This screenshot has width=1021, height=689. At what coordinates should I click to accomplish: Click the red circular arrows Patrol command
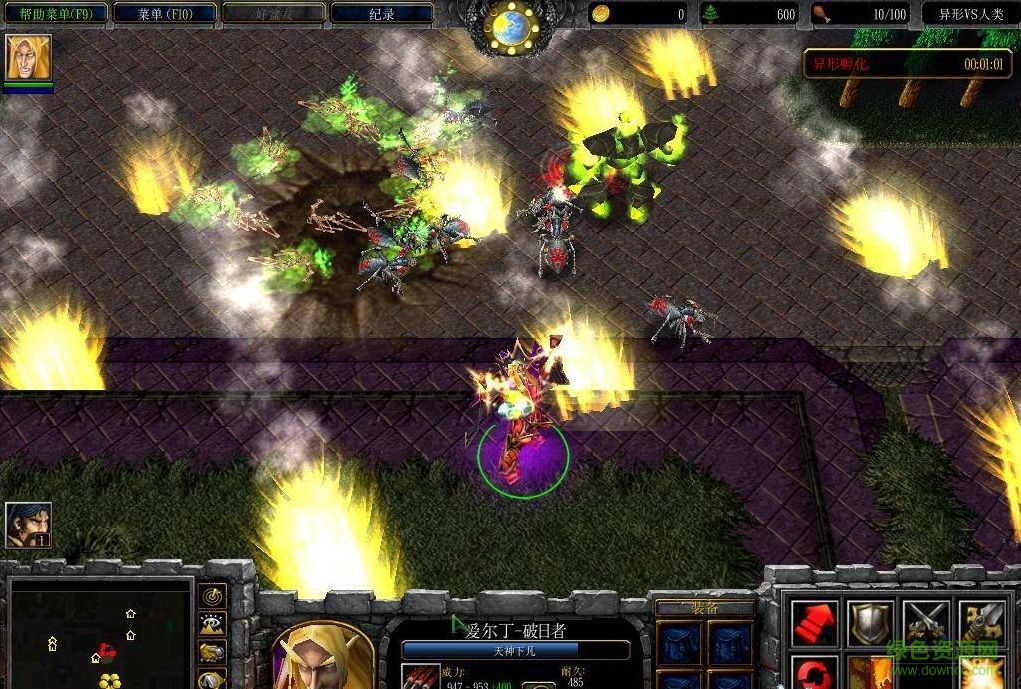[x=815, y=673]
